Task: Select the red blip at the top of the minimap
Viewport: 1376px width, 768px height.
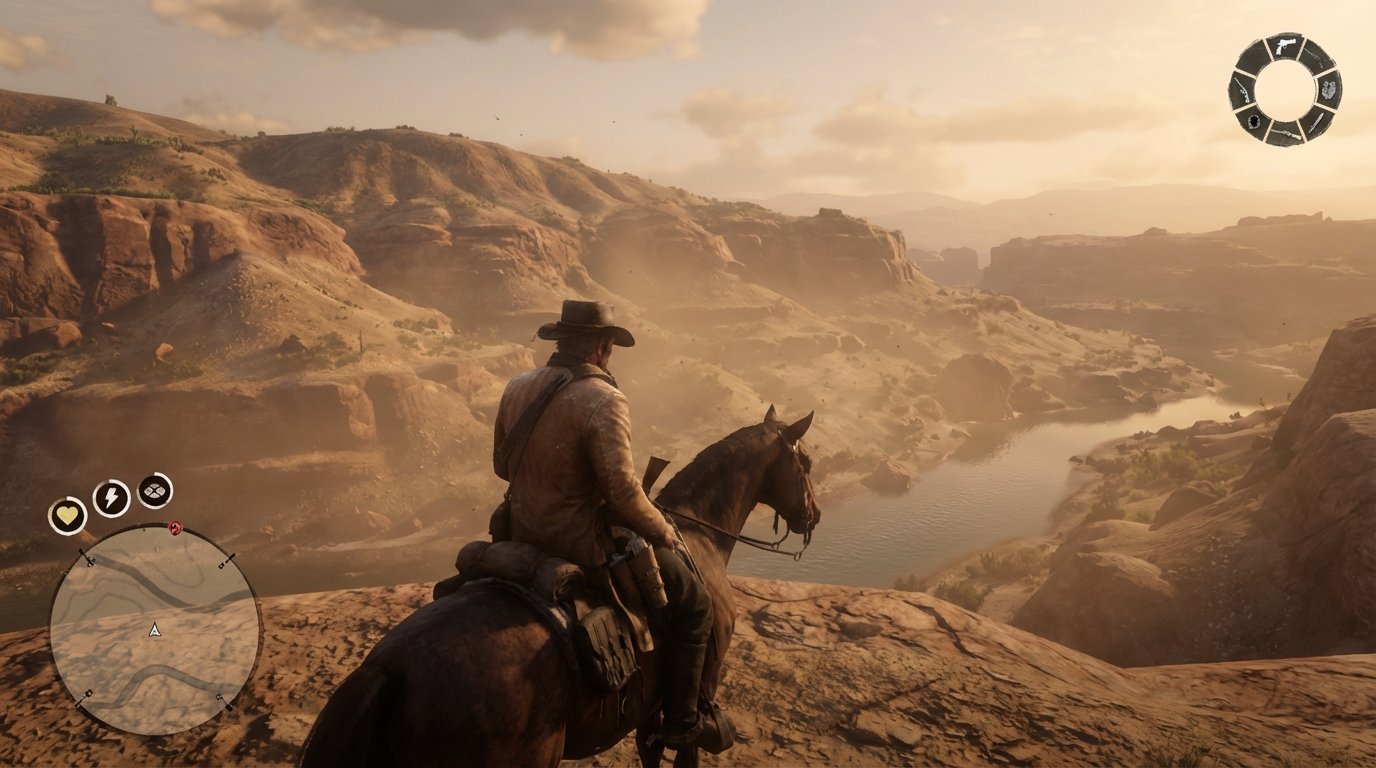Action: (174, 527)
